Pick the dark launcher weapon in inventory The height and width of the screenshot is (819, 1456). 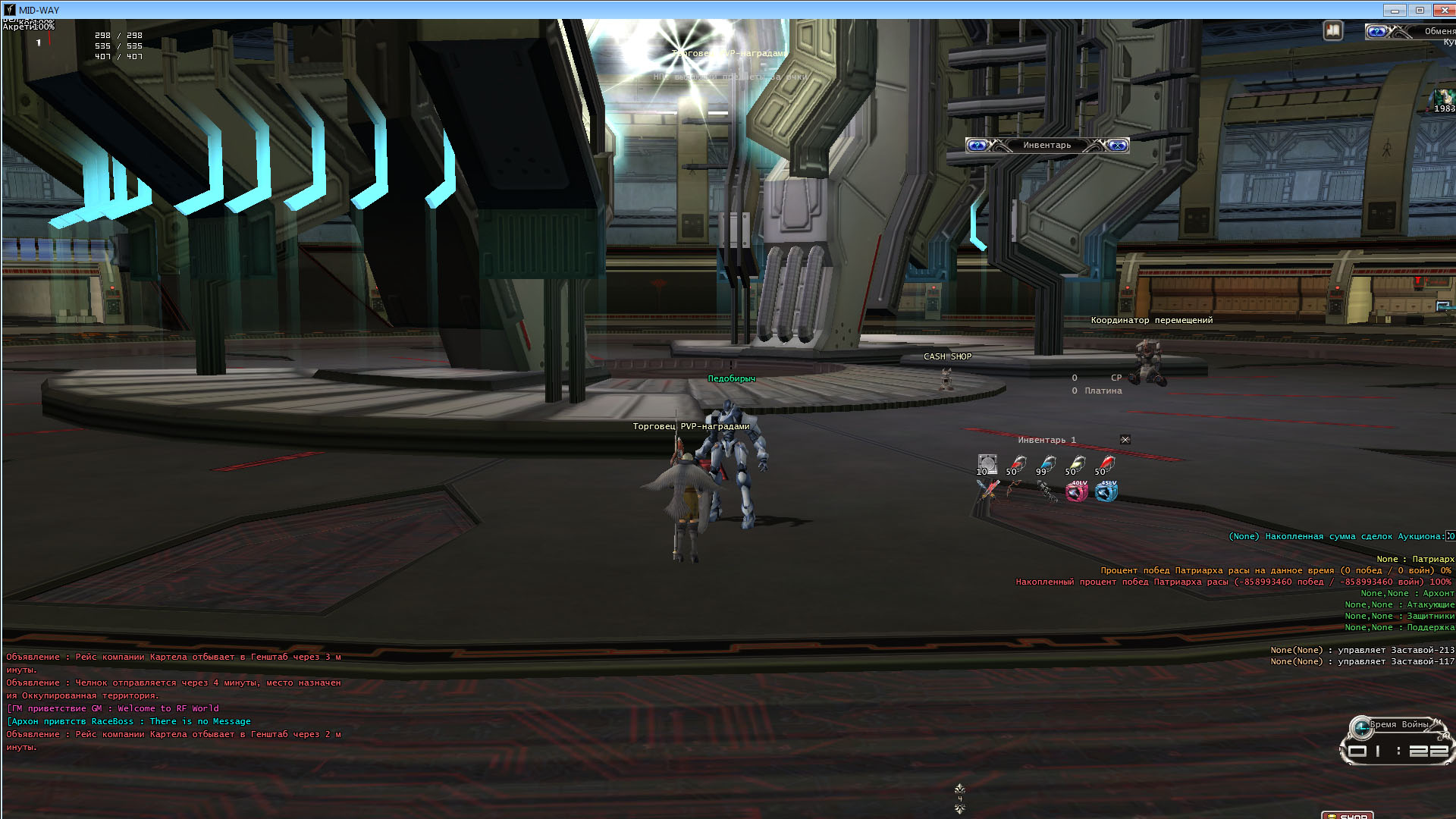1046,491
